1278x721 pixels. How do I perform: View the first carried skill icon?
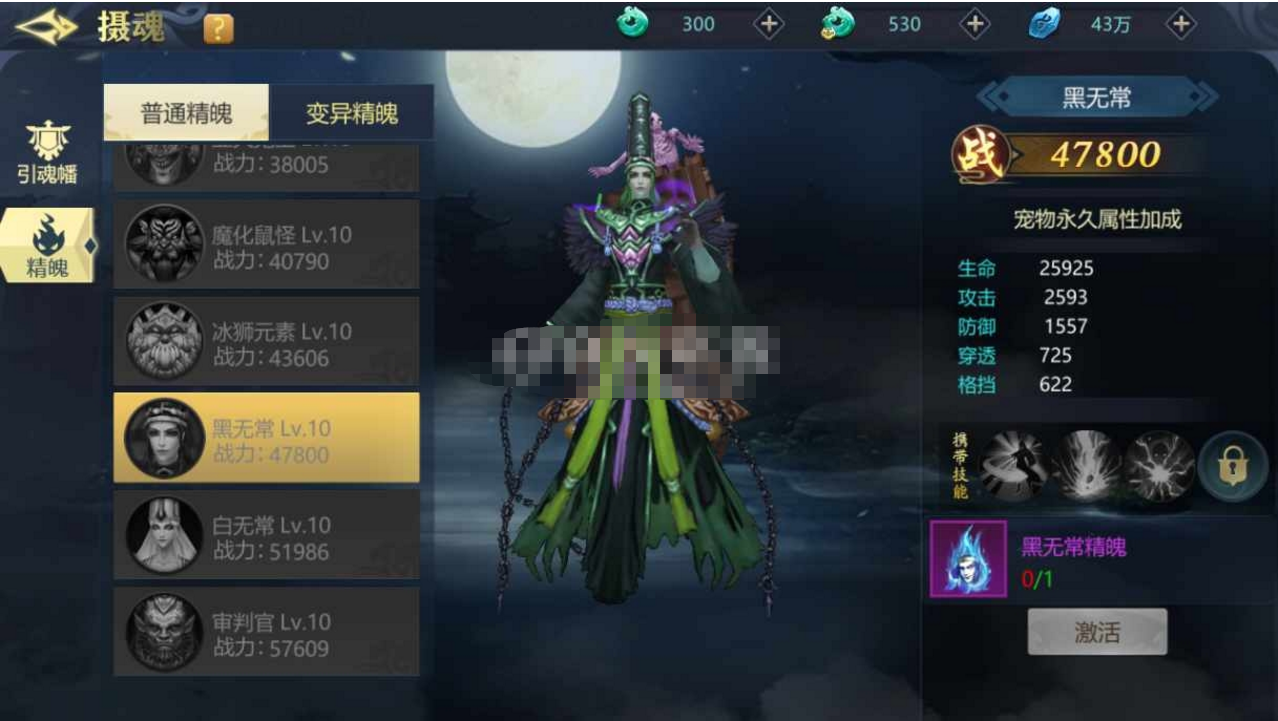[1015, 465]
